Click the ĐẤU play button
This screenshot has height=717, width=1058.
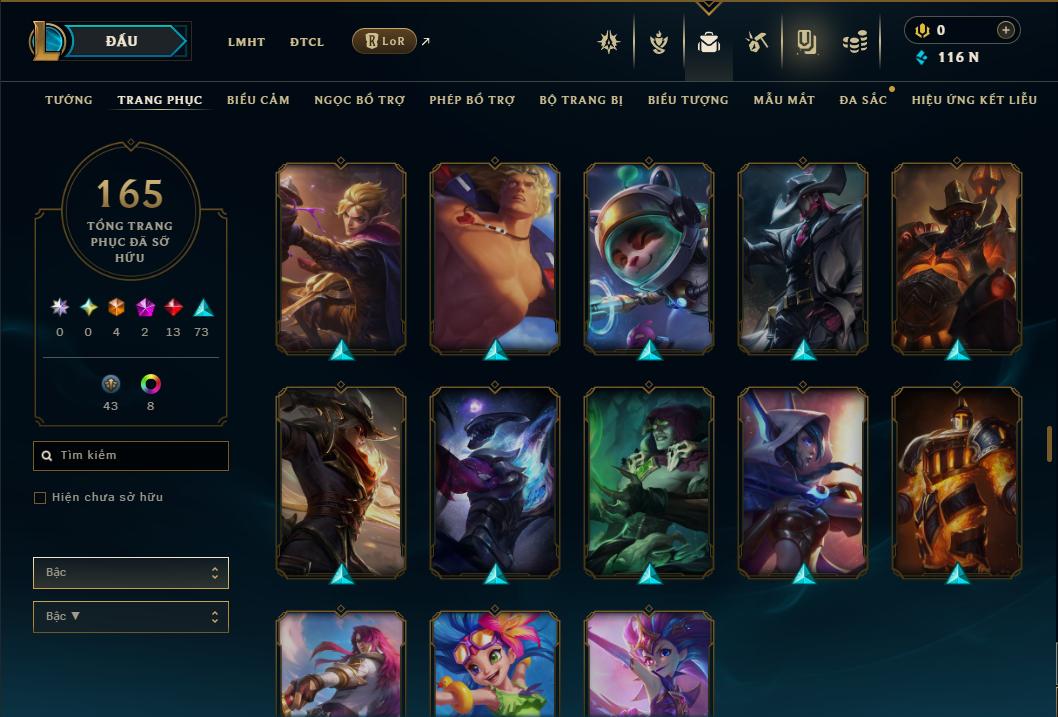pyautogui.click(x=122, y=41)
